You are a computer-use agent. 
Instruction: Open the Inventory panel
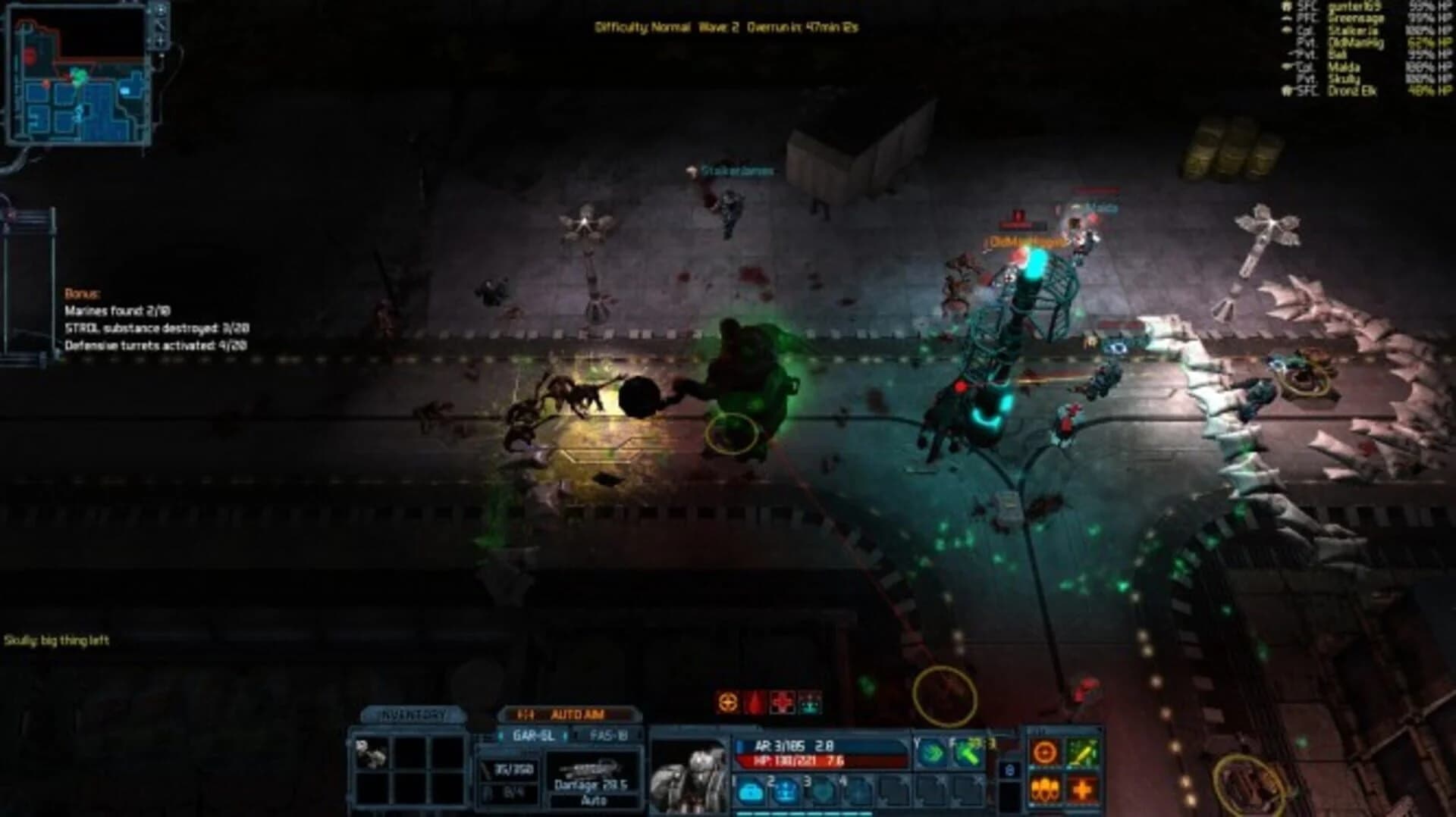[x=413, y=714]
